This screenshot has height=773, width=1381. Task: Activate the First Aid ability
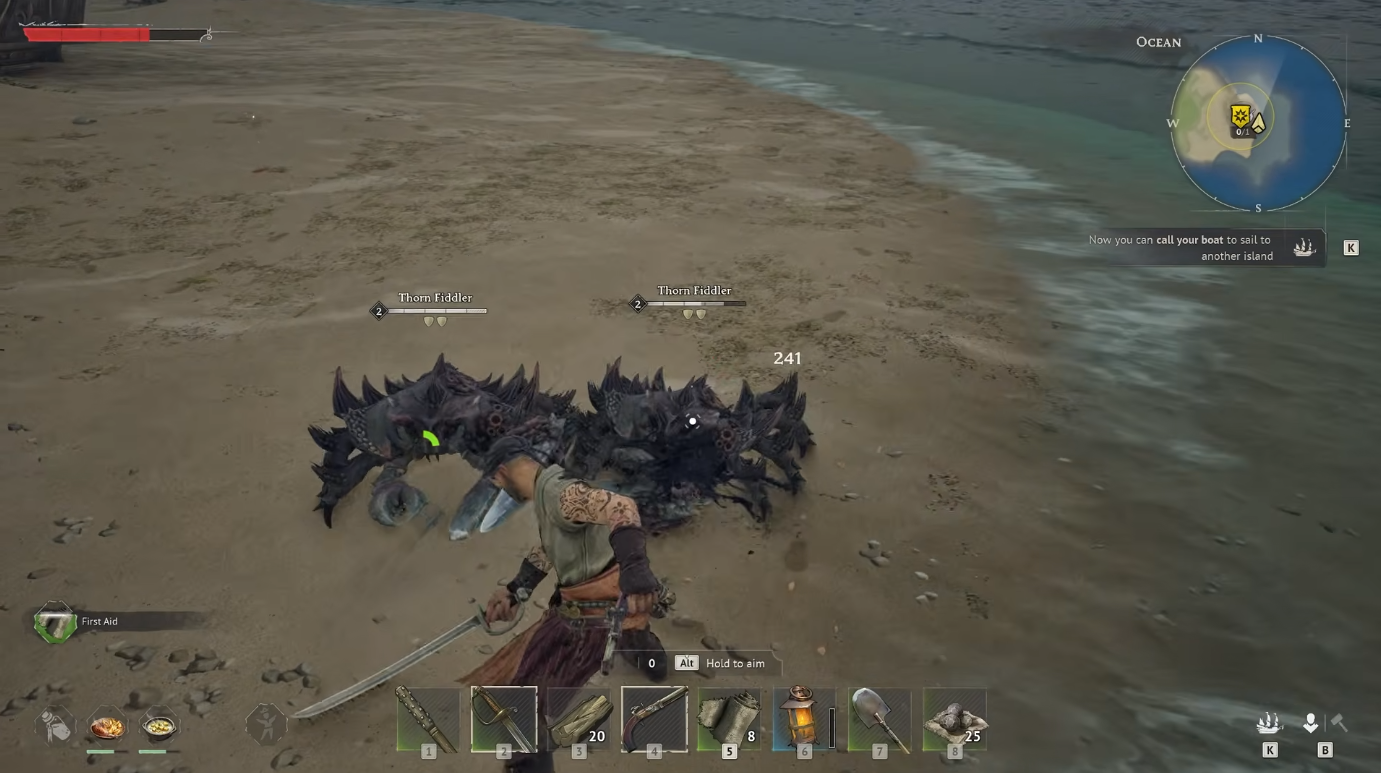click(x=55, y=622)
